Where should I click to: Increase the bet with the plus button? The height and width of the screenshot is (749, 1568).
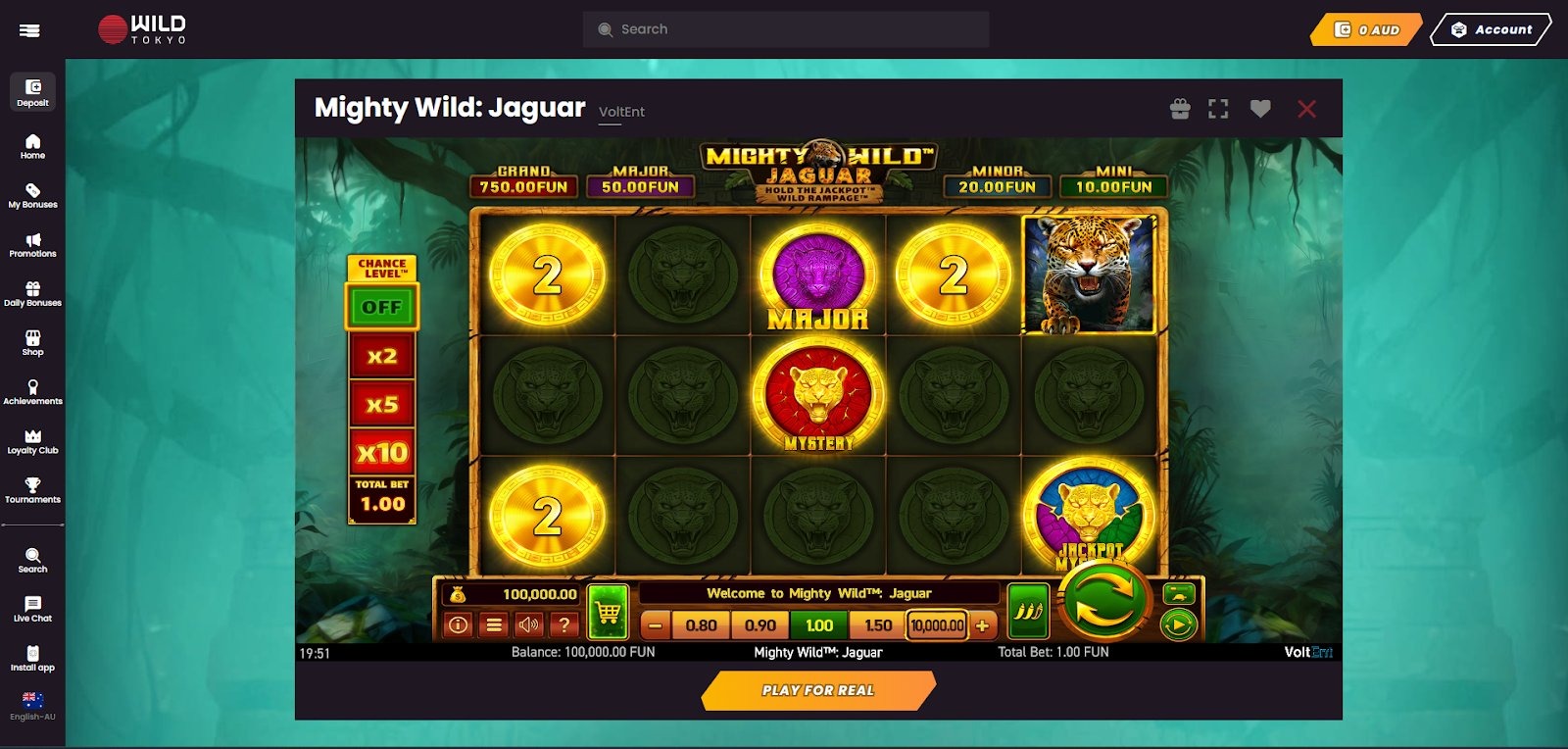click(982, 625)
